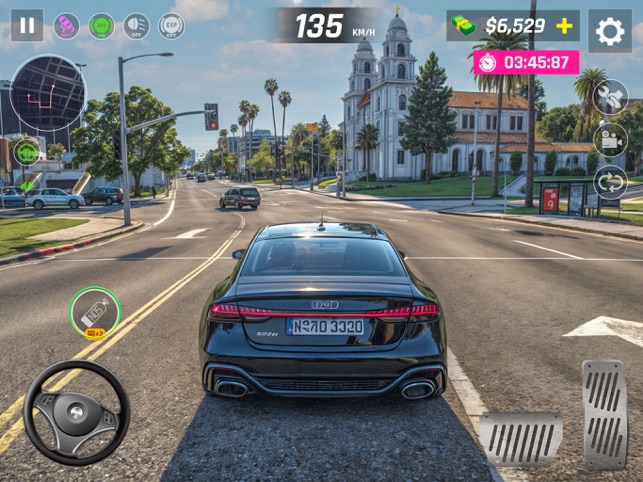This screenshot has height=482, width=643.
Task: Tap the circular arrows reset button
Action: 610,182
